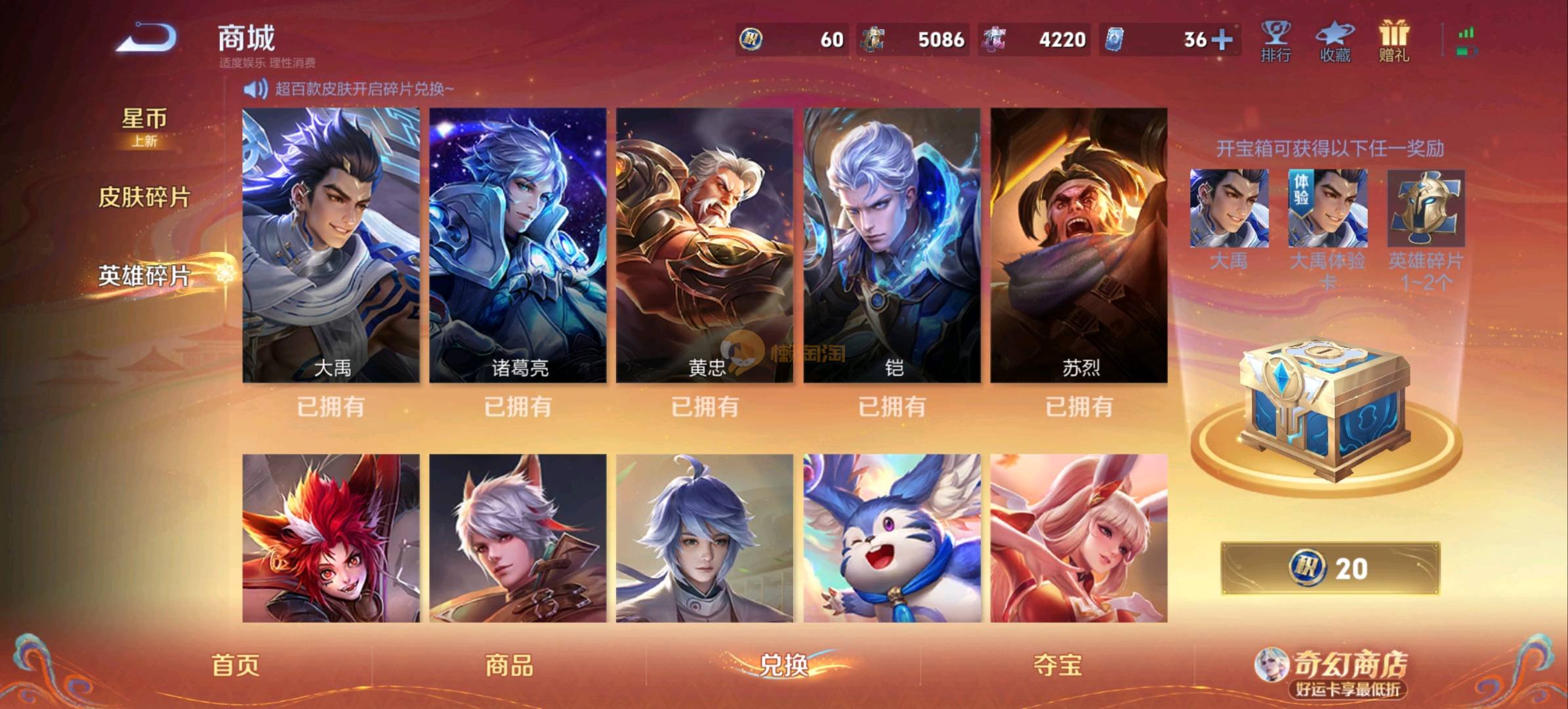Pick the 黄忠 hero card

coord(705,245)
